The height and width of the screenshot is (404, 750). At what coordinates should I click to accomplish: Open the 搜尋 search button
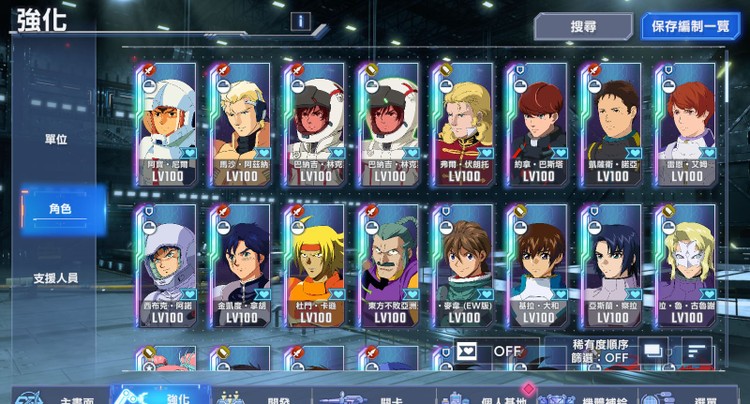point(583,26)
